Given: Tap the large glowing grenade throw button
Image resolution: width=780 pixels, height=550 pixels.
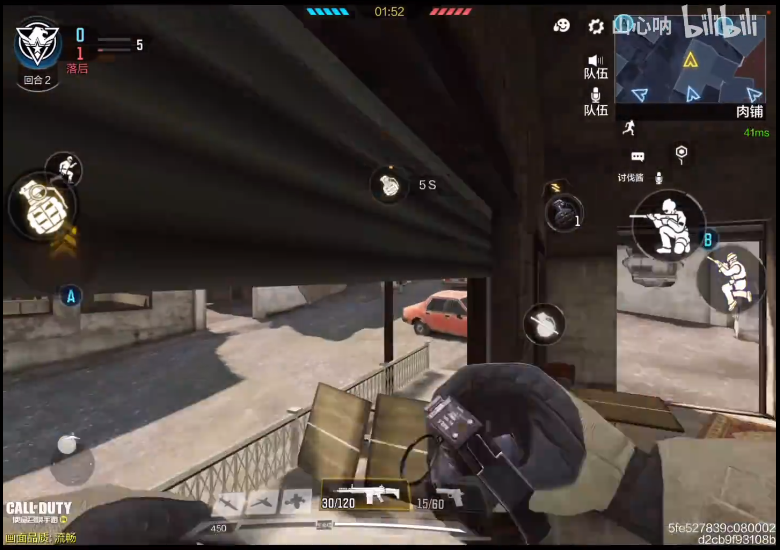Looking at the screenshot, I should pyautogui.click(x=39, y=205).
